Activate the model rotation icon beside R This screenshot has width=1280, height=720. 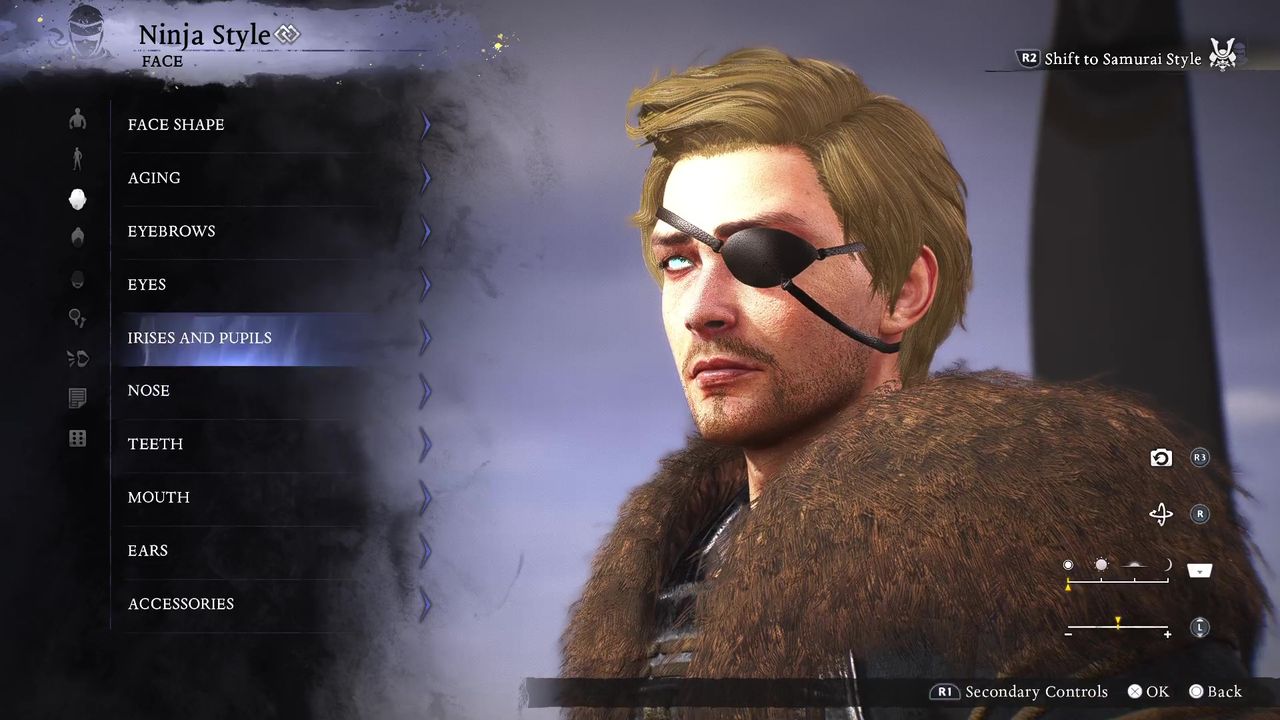1160,514
